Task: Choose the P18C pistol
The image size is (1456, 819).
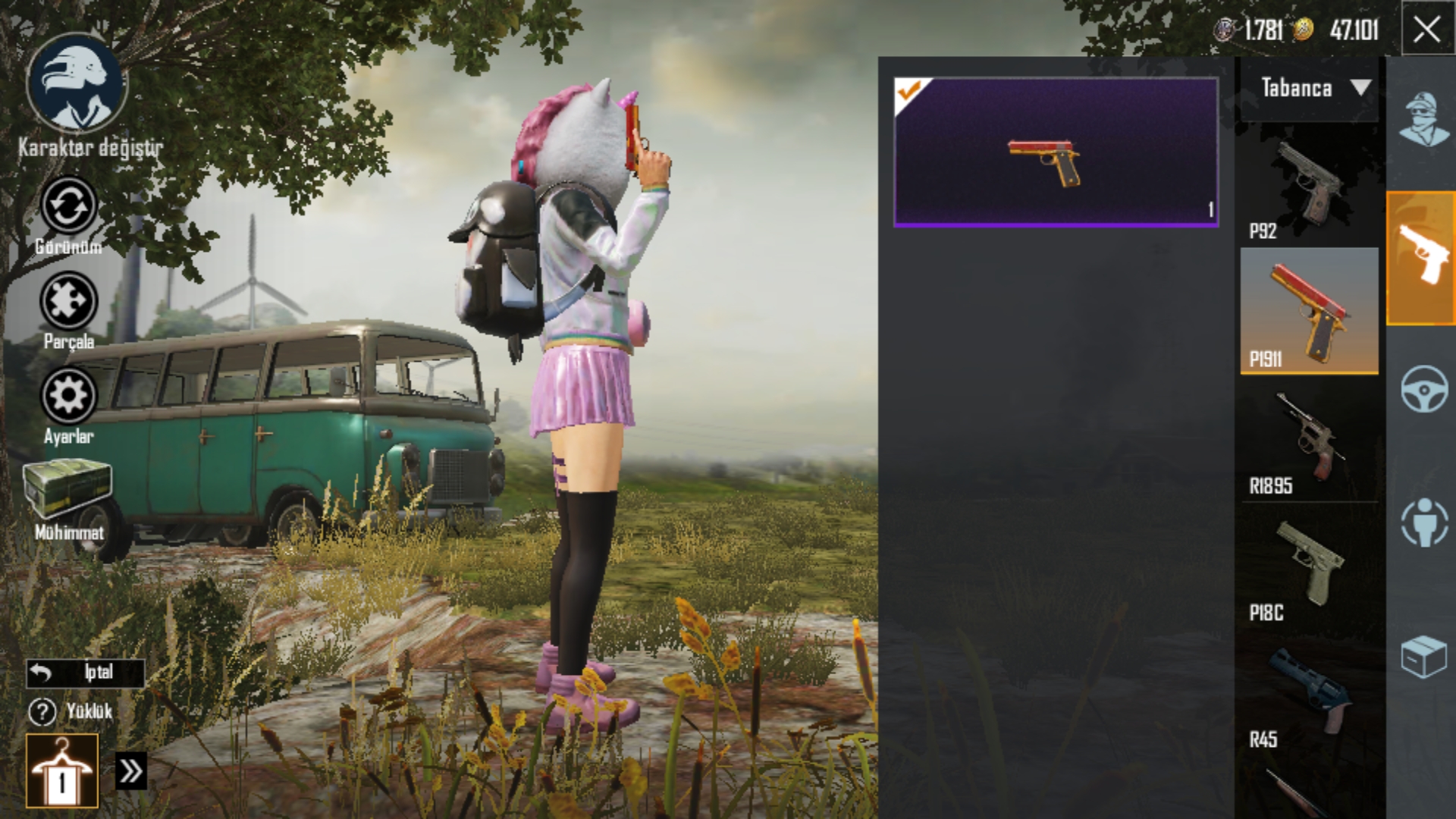Action: coord(1309,566)
